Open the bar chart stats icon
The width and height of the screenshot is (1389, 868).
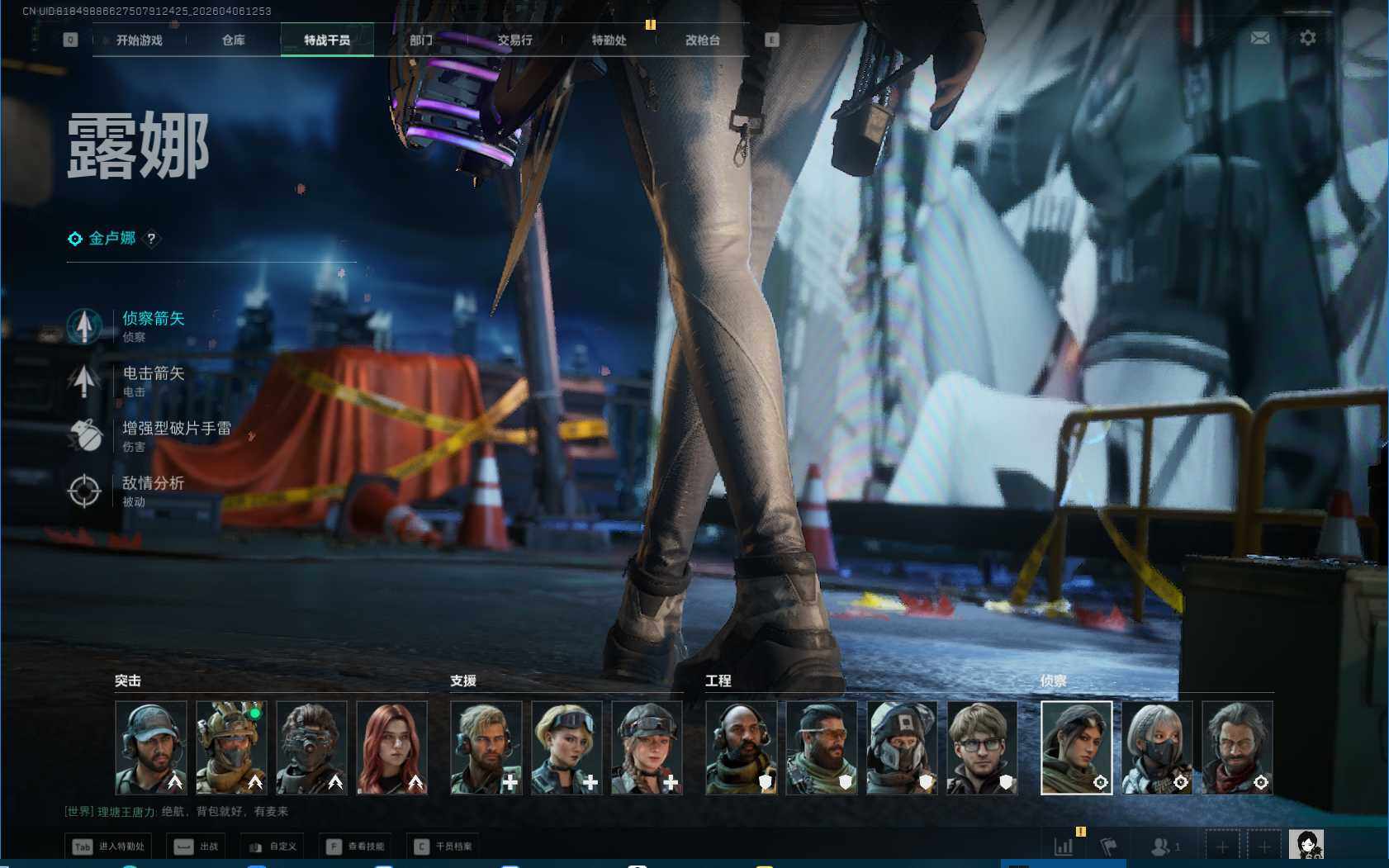pyautogui.click(x=1064, y=847)
